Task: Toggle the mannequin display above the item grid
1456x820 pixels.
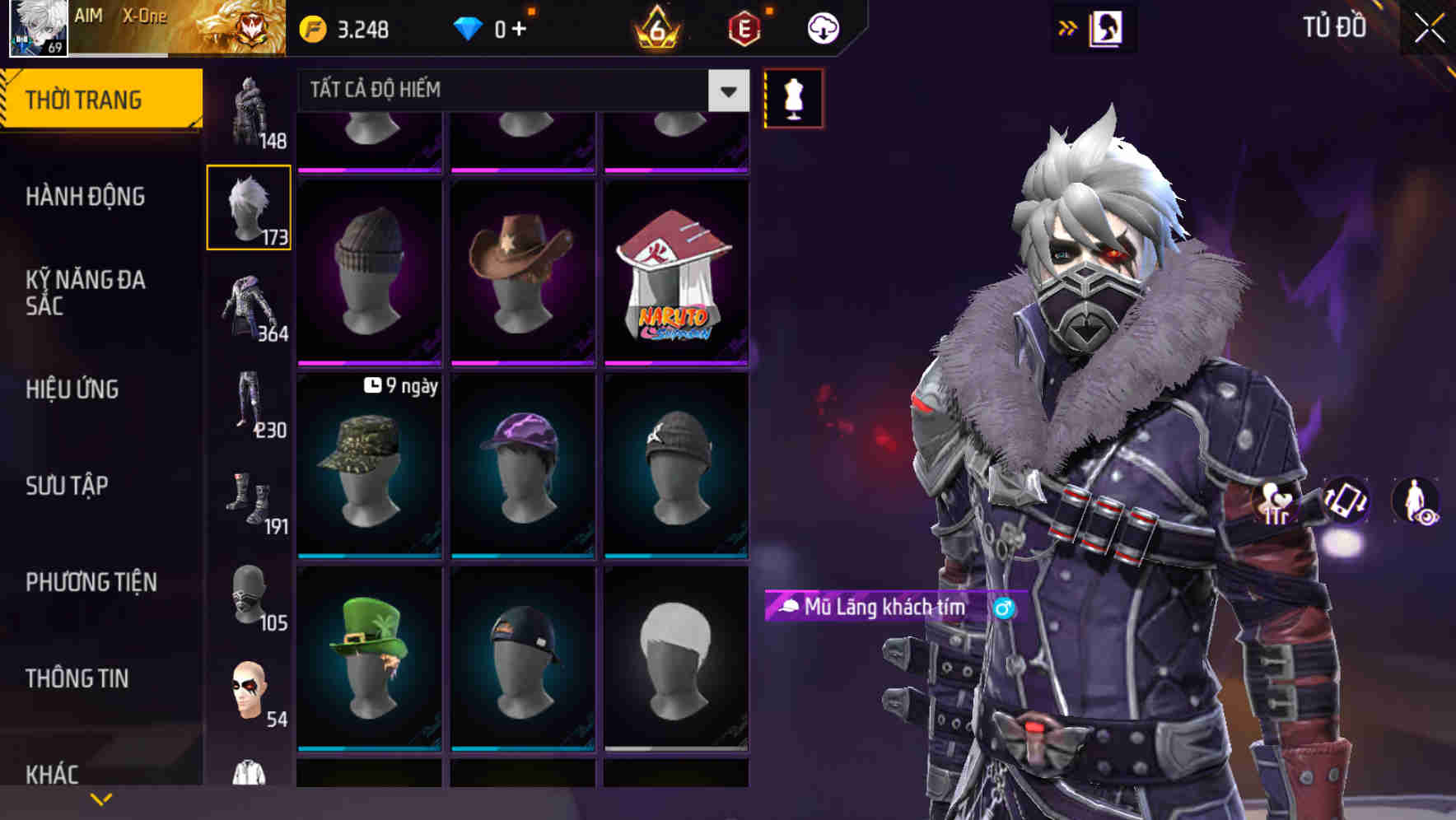Action: tap(791, 98)
